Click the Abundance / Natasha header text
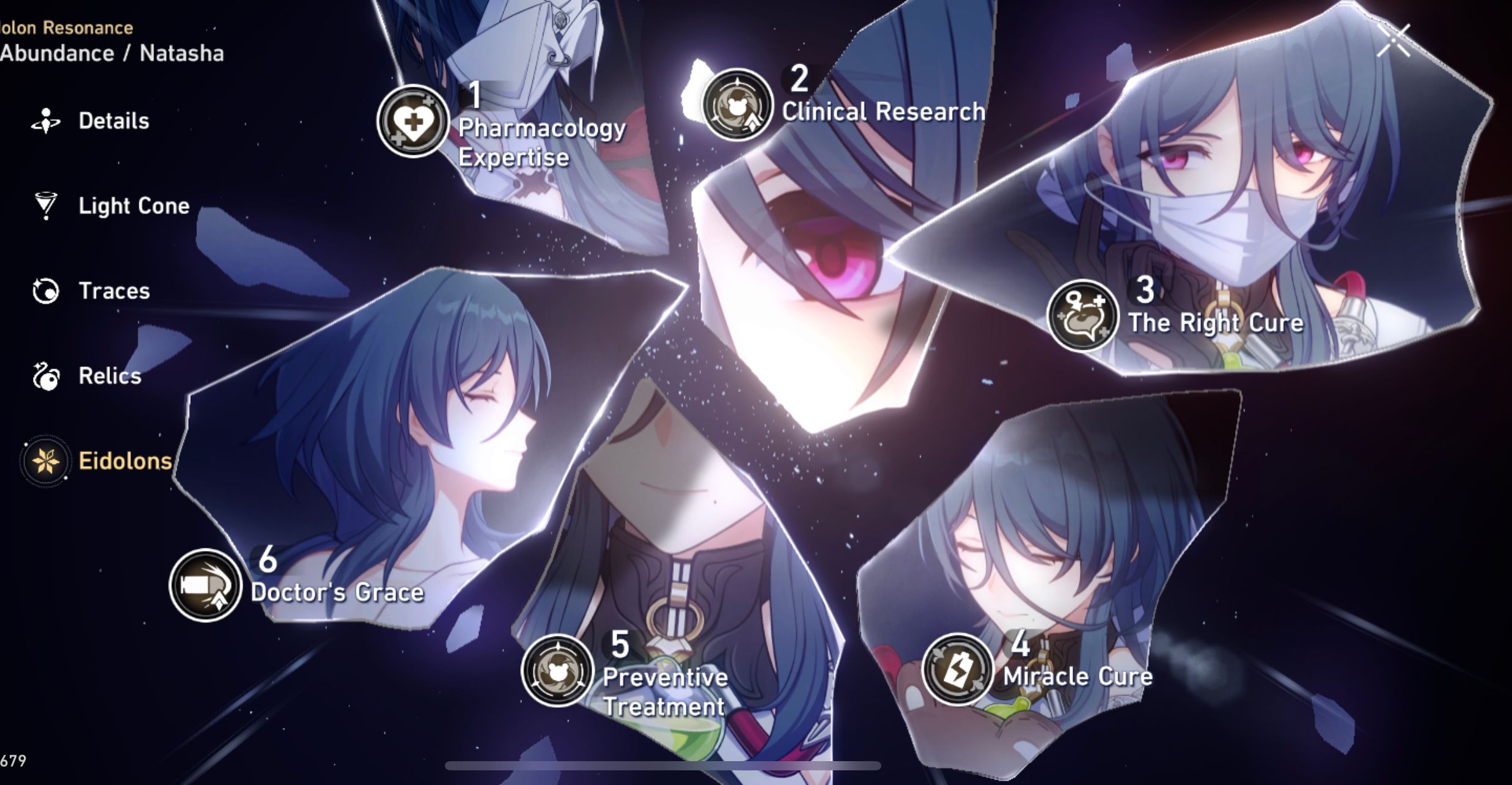The image size is (1512, 785). click(112, 53)
